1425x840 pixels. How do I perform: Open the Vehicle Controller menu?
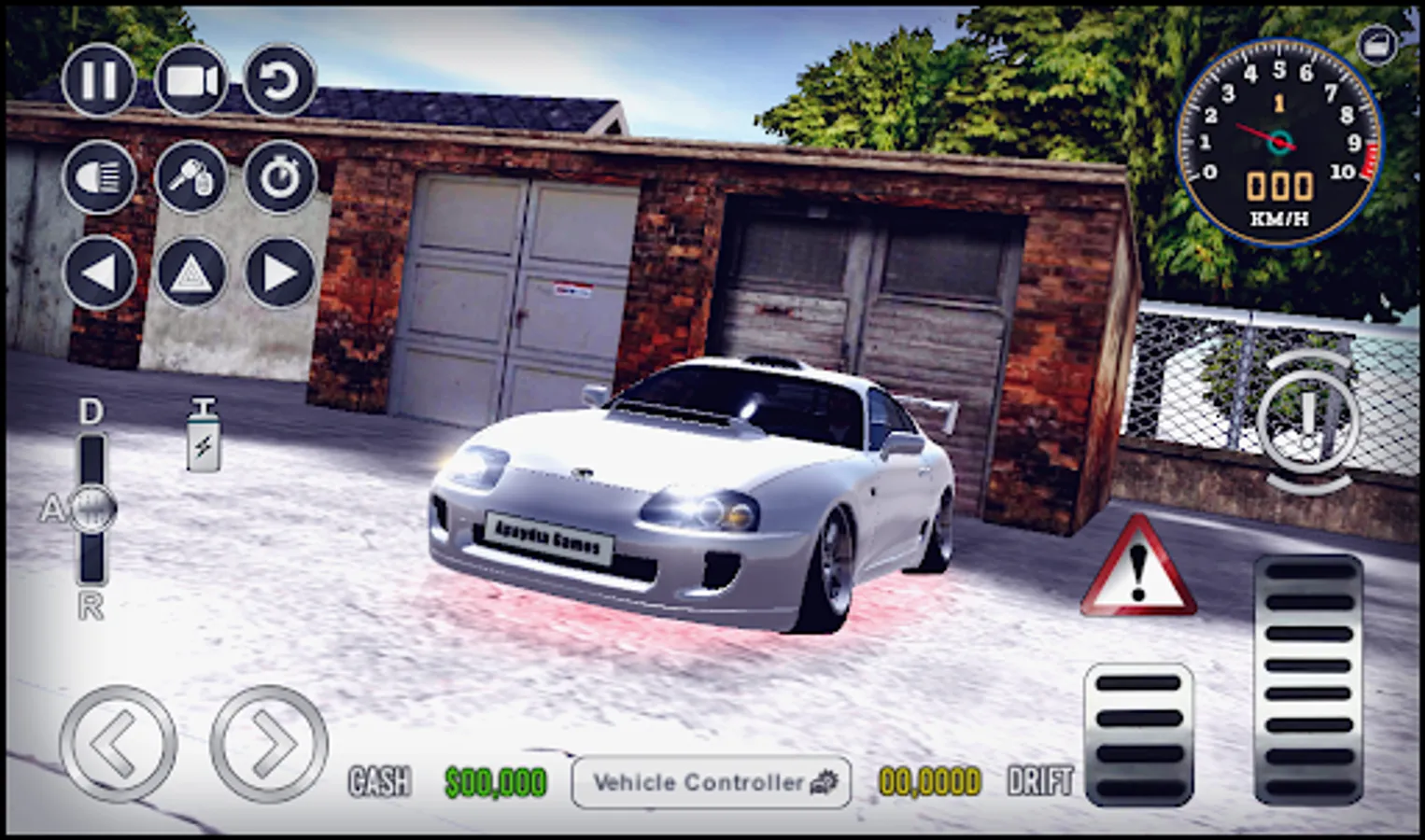[x=712, y=783]
